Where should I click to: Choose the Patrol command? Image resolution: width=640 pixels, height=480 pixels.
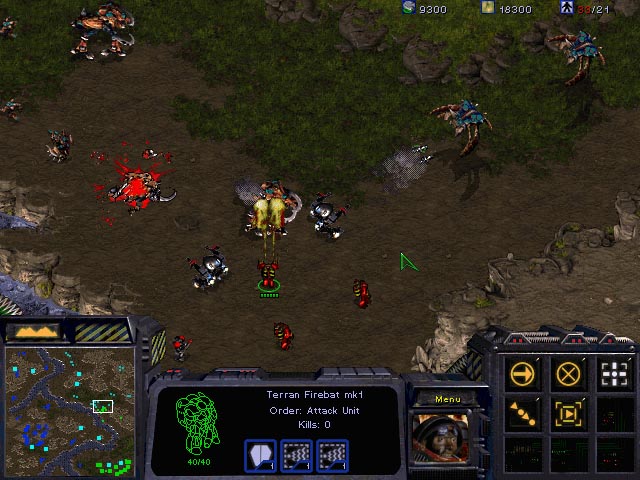point(523,413)
